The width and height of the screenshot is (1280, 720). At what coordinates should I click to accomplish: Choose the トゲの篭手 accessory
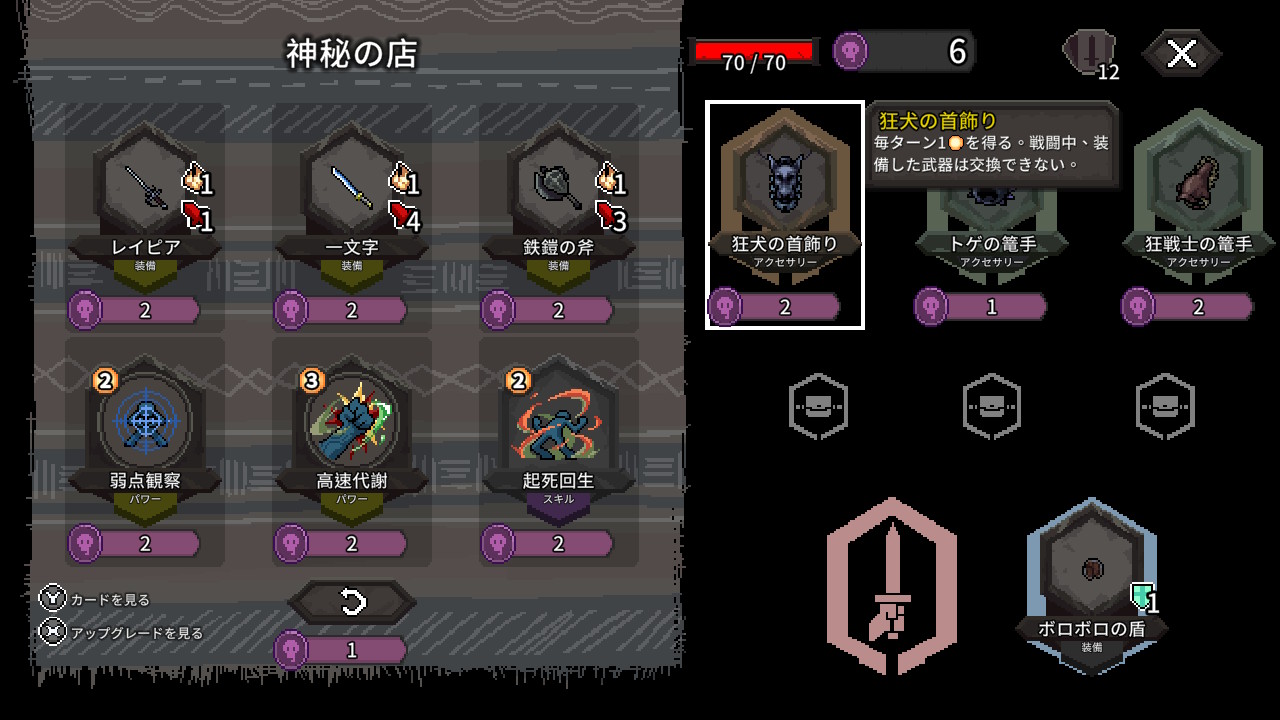coord(992,215)
